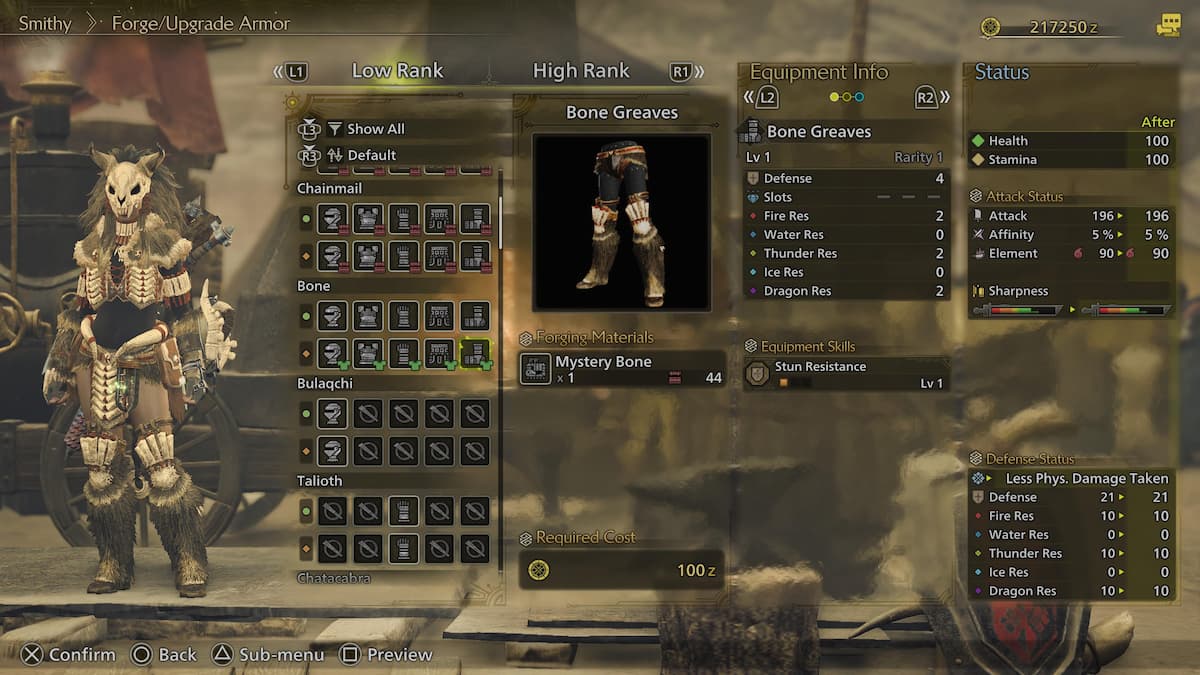1200x675 pixels.
Task: Choose the Bulaqchi helmet in the green-dot row
Action: pyautogui.click(x=332, y=414)
